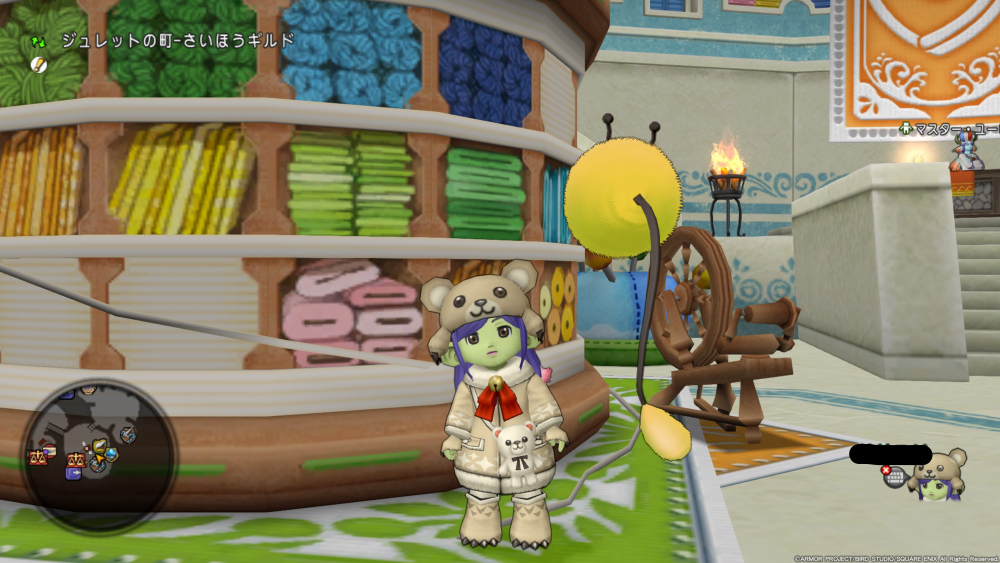Click the green connection status icon
The height and width of the screenshot is (563, 1000).
[x=38, y=43]
